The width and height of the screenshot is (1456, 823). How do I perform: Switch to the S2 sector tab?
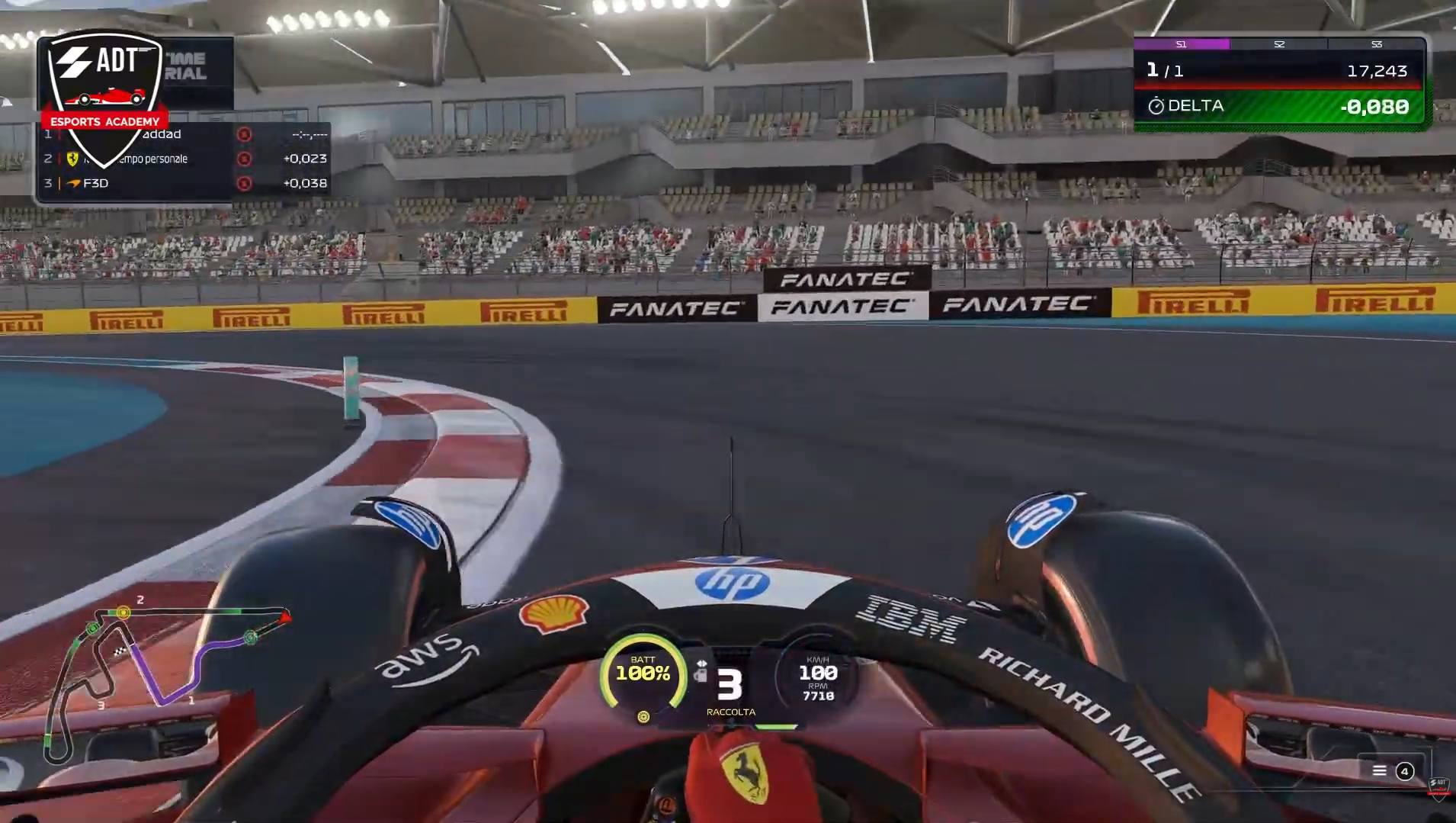(1279, 44)
